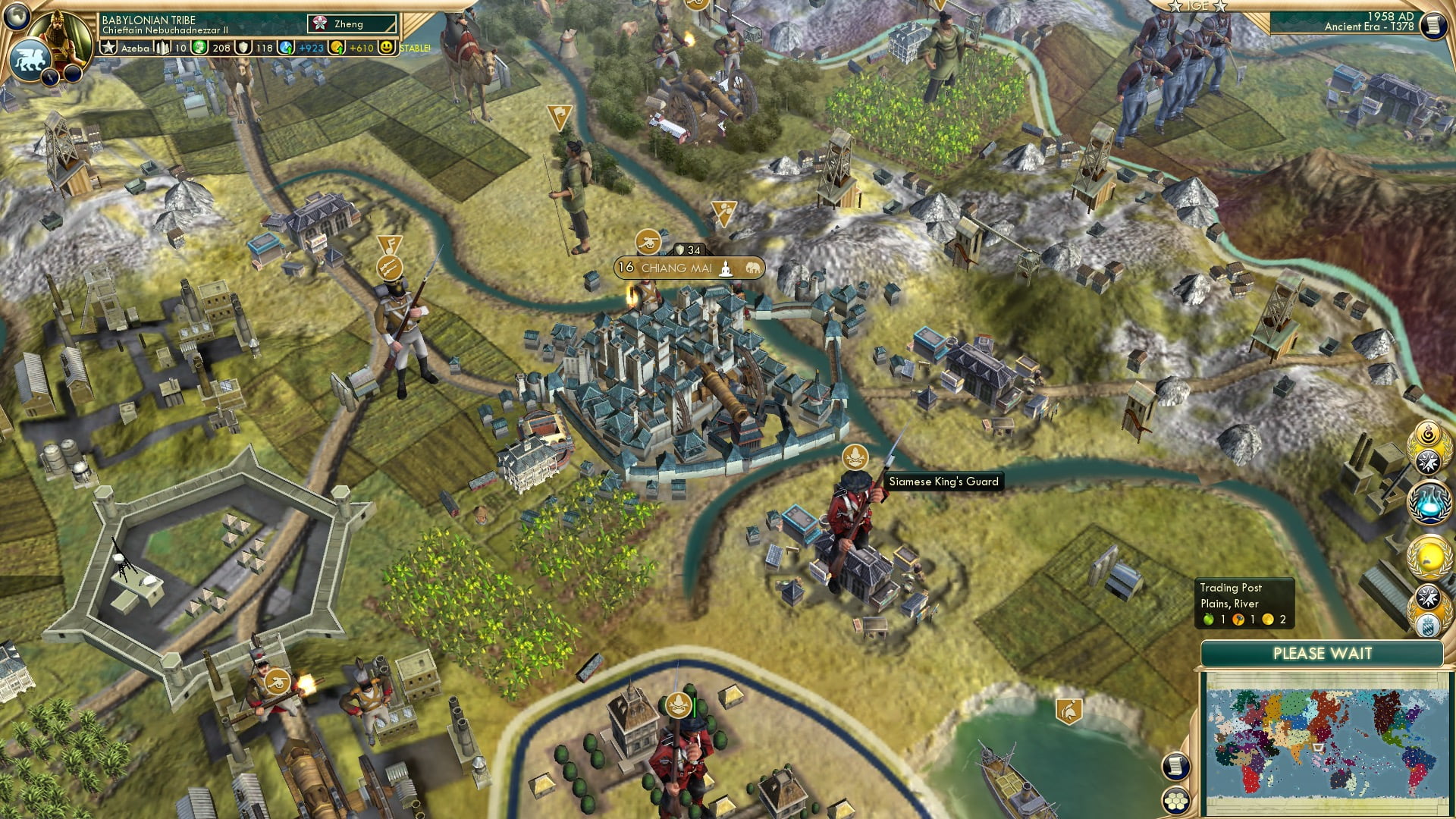This screenshot has height=819, width=1456.
Task: Open the gold coin income icon
Action: point(337,48)
